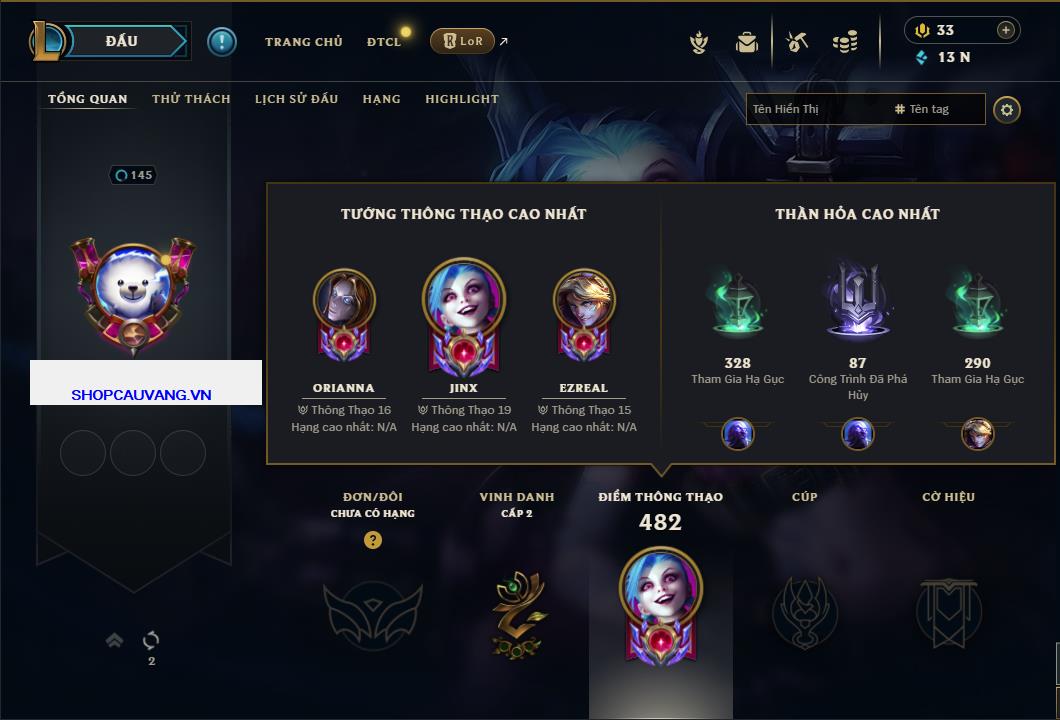Add currency with the plus button
The image size is (1060, 720).
tap(1006, 30)
